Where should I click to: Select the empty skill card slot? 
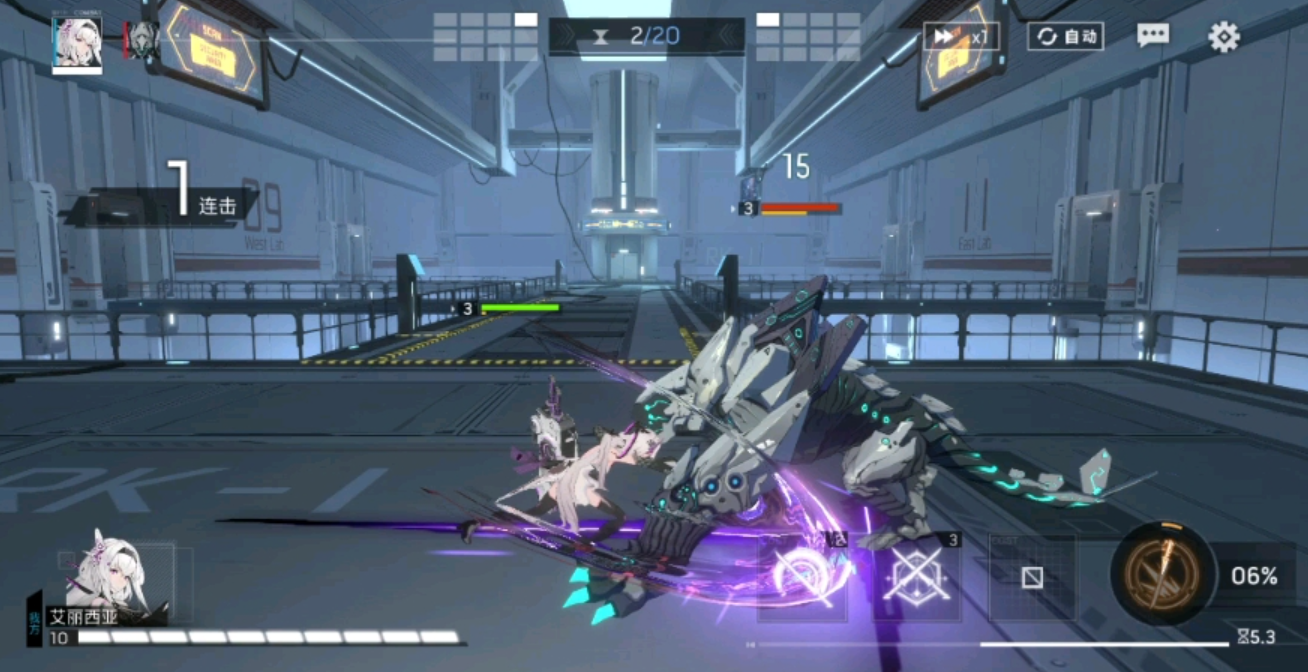click(1032, 577)
